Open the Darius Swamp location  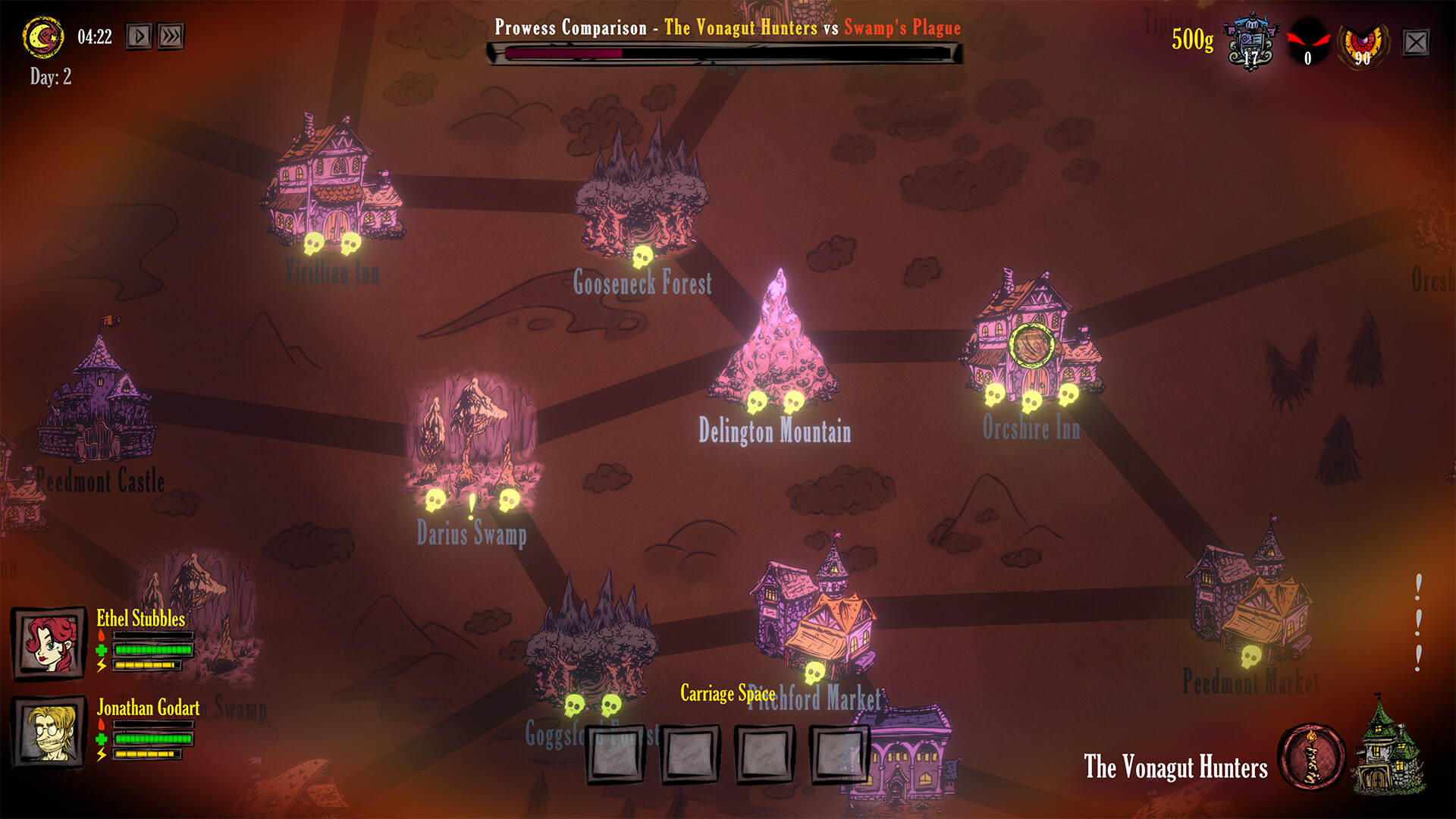pyautogui.click(x=472, y=432)
